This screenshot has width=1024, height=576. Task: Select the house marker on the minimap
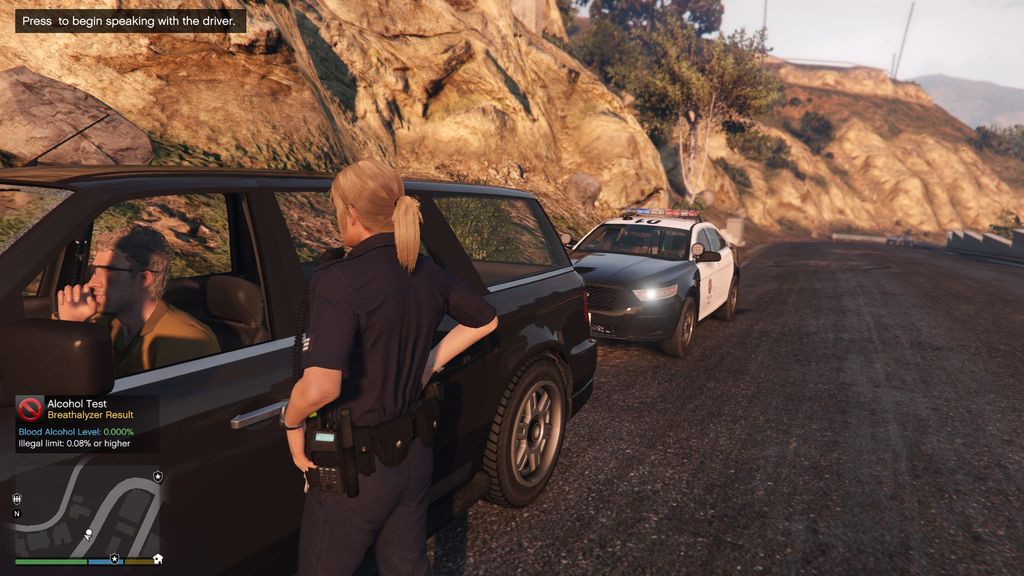157,559
